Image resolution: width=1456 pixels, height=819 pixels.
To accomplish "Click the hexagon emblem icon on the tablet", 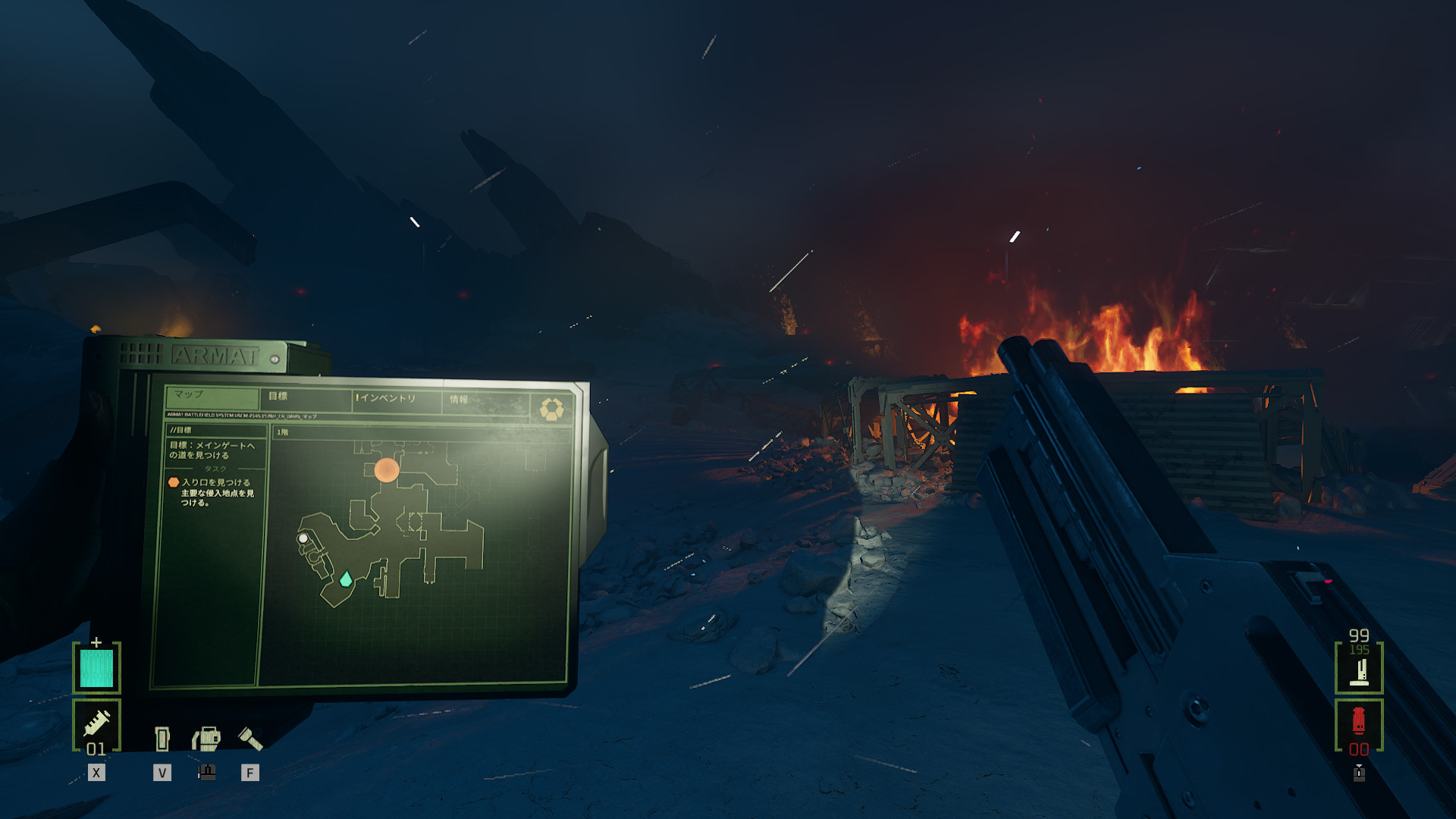I will 551,409.
